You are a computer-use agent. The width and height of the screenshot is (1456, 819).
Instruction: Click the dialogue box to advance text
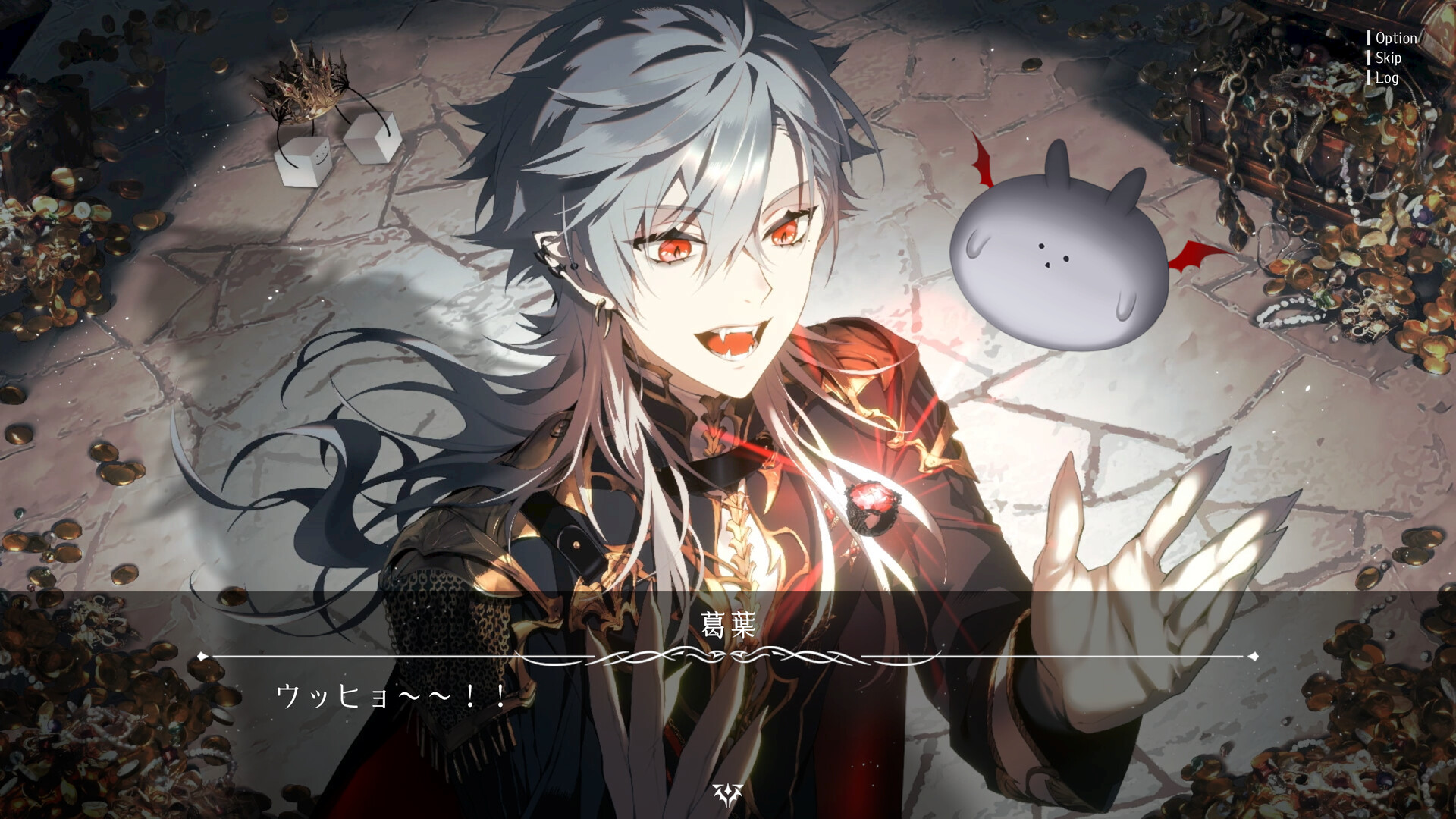(x=728, y=720)
